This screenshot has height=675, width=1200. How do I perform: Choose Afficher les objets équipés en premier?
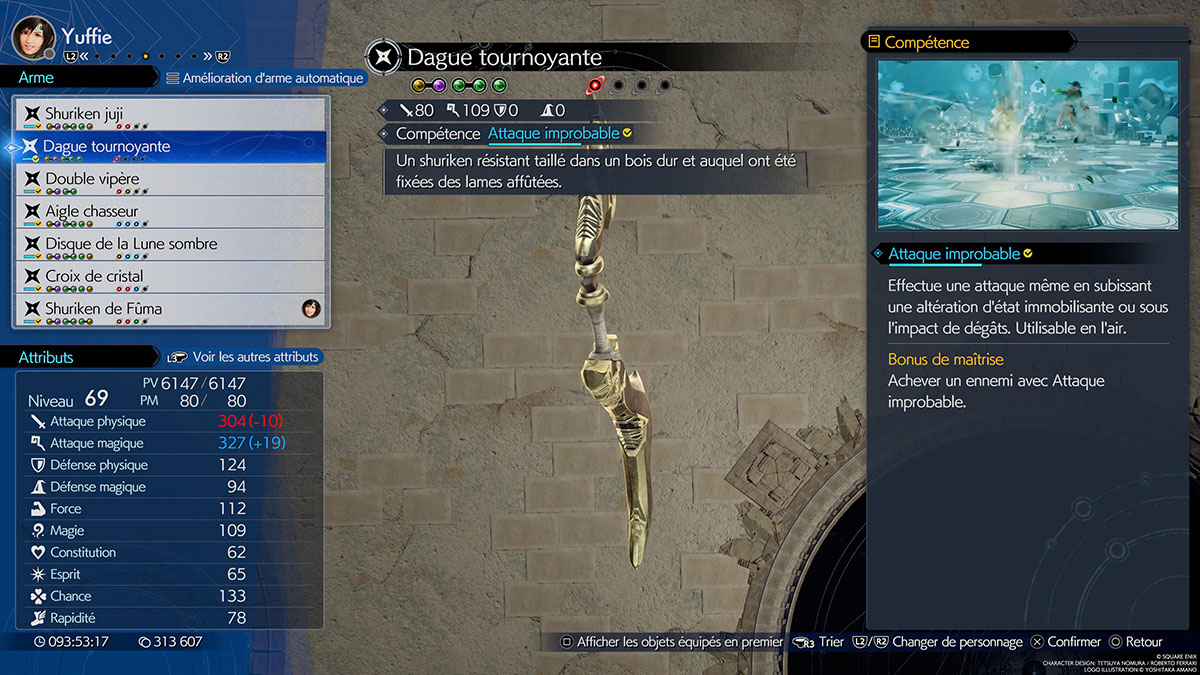click(x=671, y=642)
